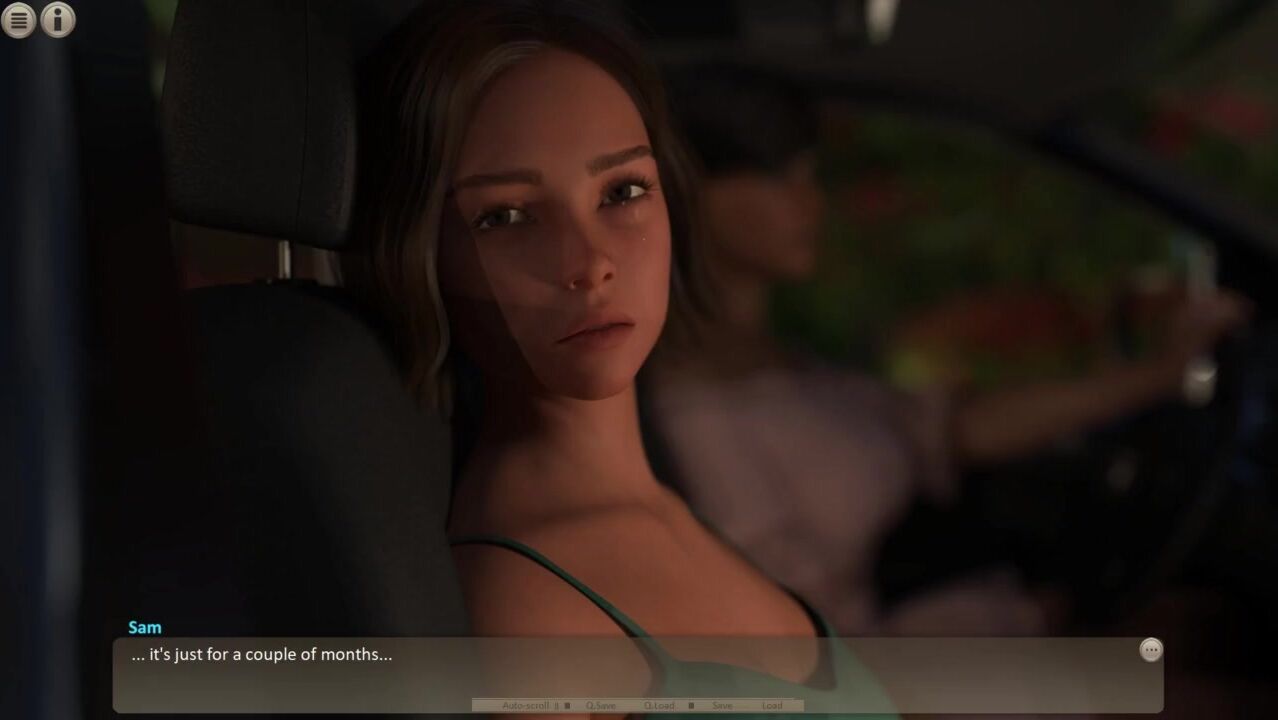Click the ellipsis button on the dialogue box
The width and height of the screenshot is (1278, 720).
click(1151, 650)
